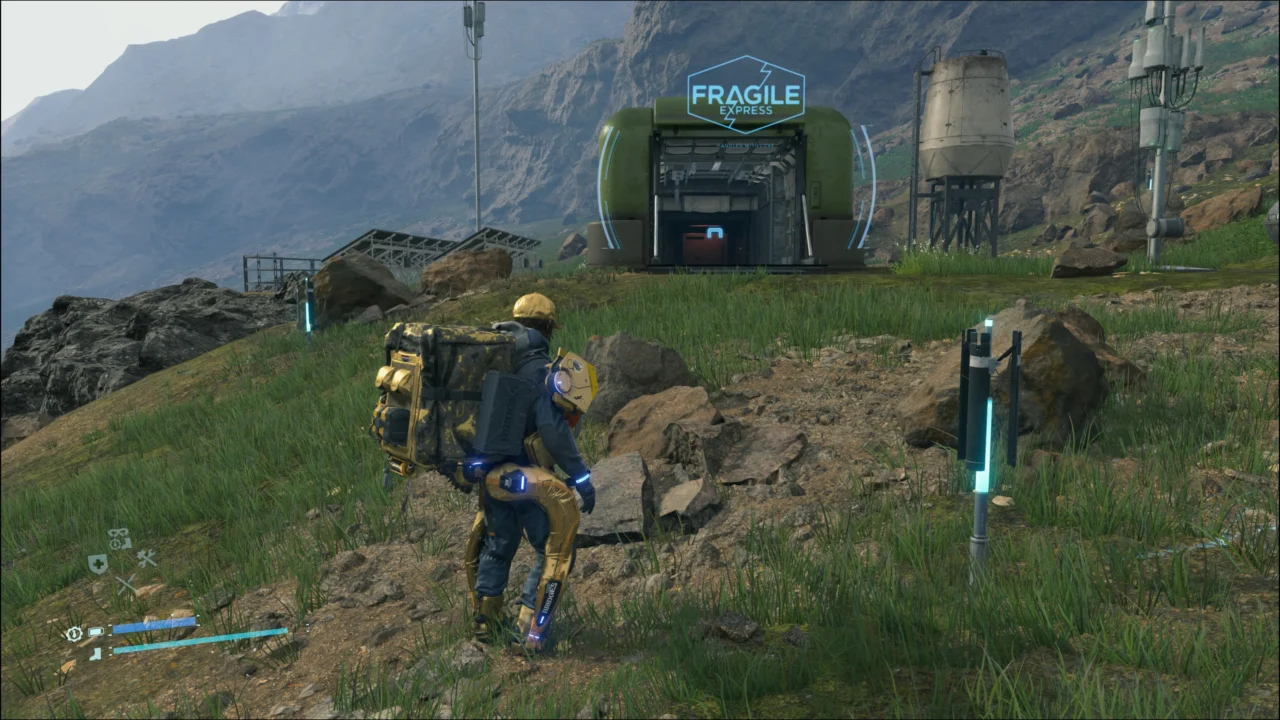Select the crossed wrench and hammer icon
The height and width of the screenshot is (720, 1280).
146,558
